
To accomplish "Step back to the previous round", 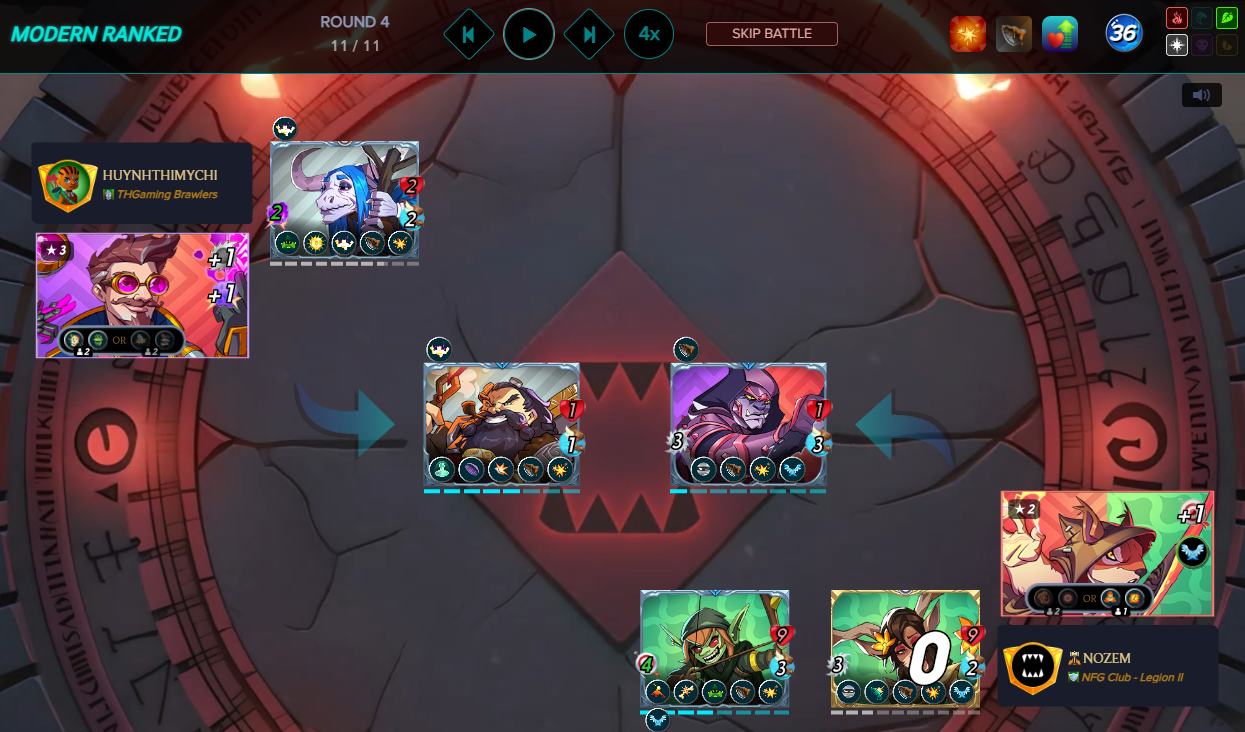I will click(468, 34).
